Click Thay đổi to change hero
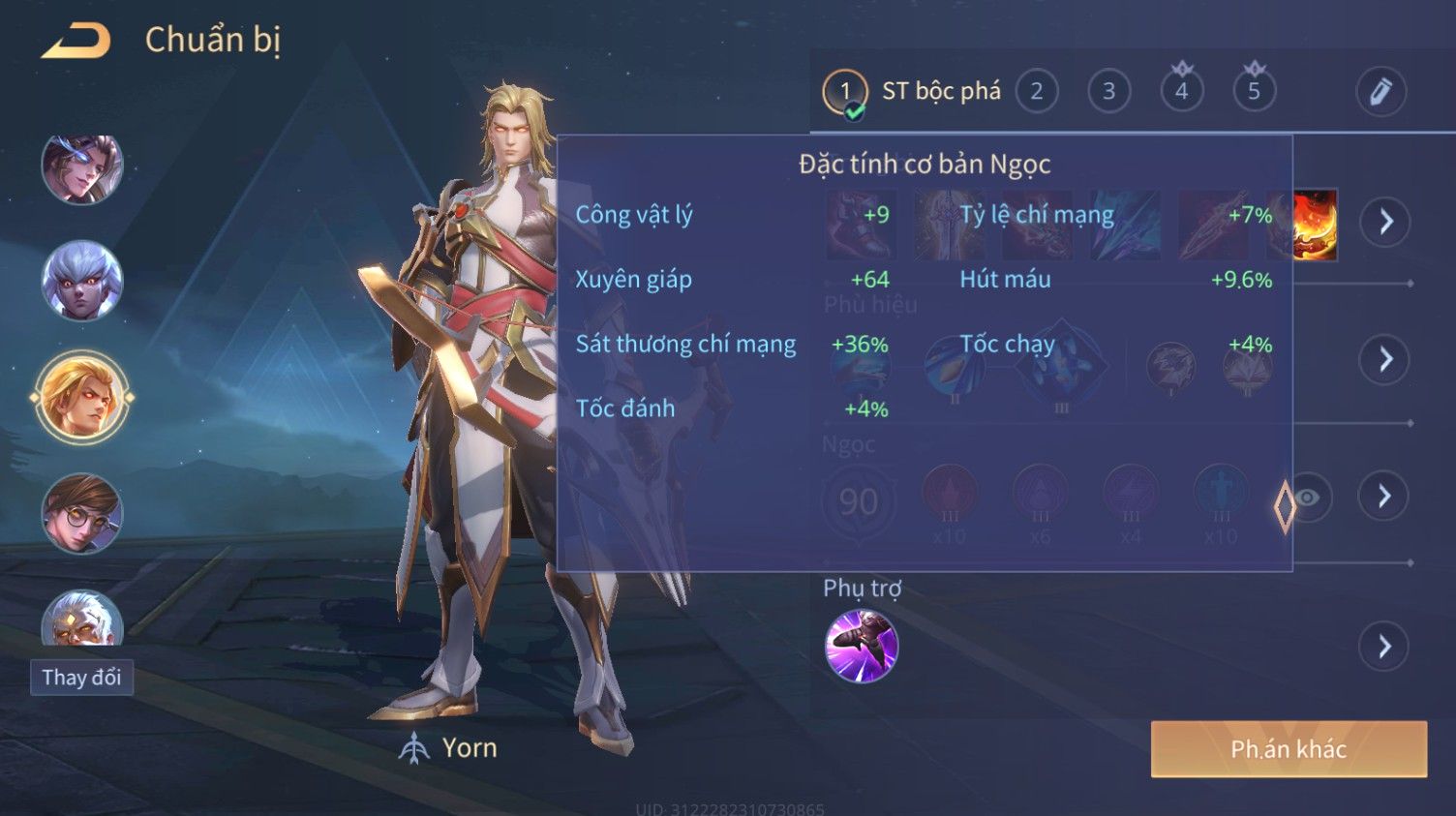 click(x=81, y=678)
